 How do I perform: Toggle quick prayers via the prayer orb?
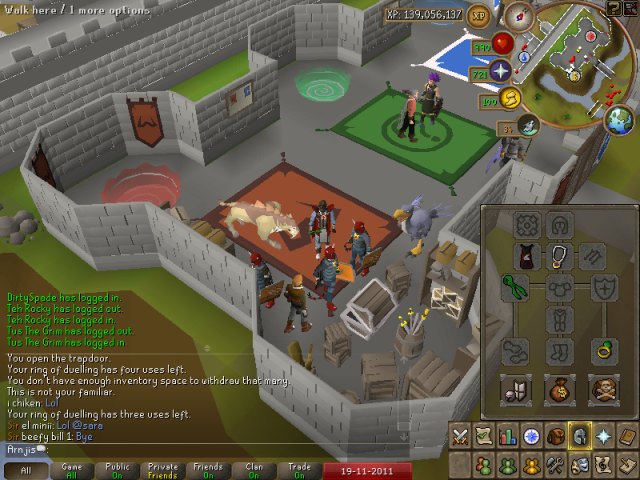pyautogui.click(x=499, y=70)
